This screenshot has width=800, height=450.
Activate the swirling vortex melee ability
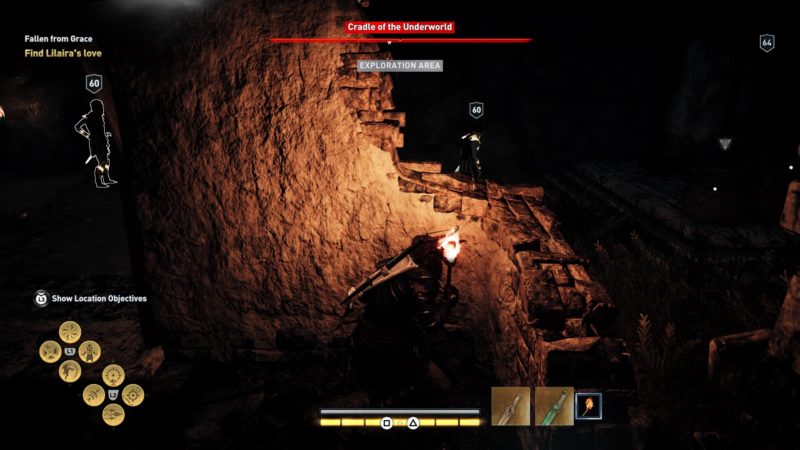(x=69, y=332)
